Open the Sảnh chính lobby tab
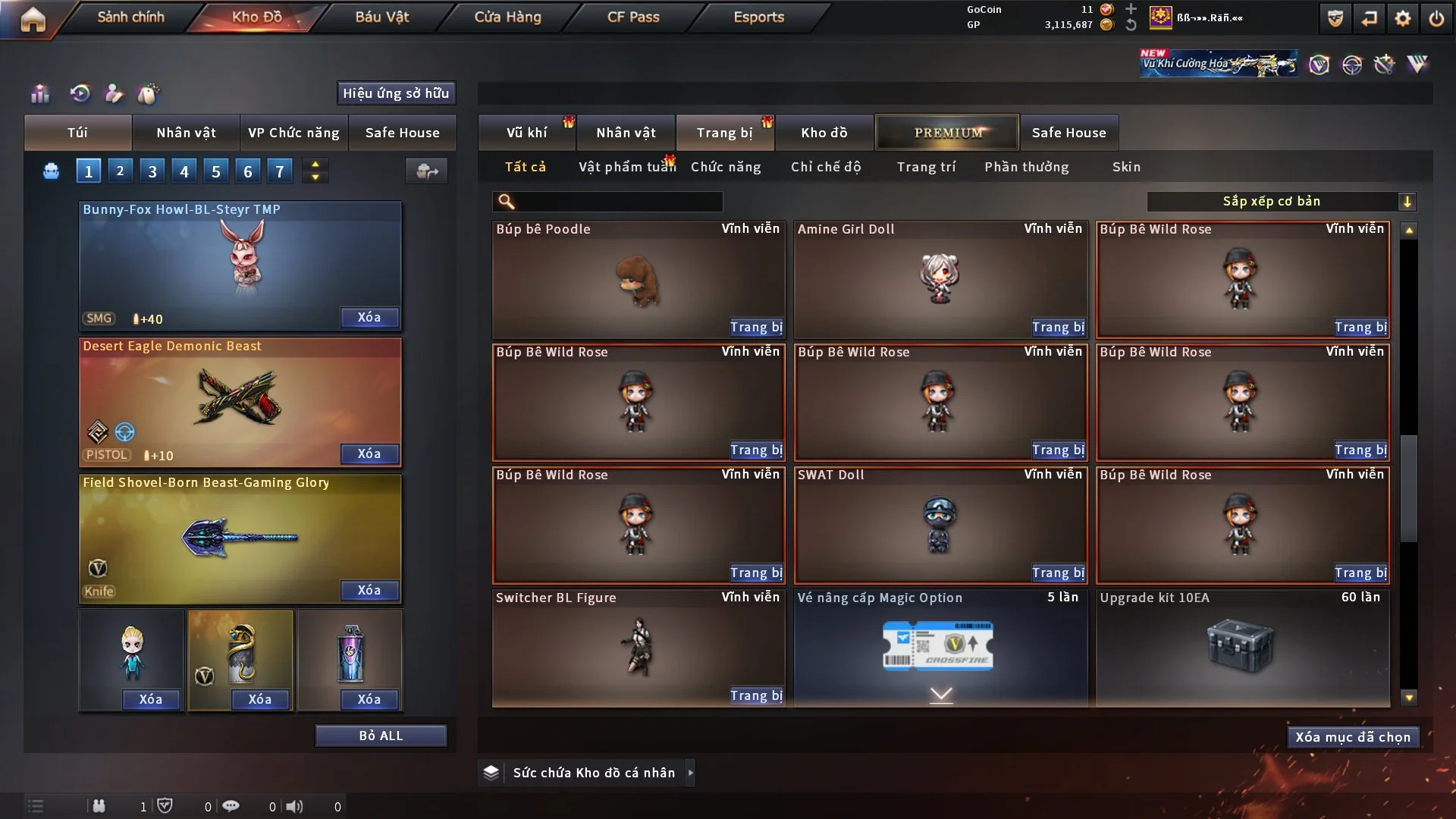This screenshot has width=1456, height=819. pyautogui.click(x=130, y=17)
